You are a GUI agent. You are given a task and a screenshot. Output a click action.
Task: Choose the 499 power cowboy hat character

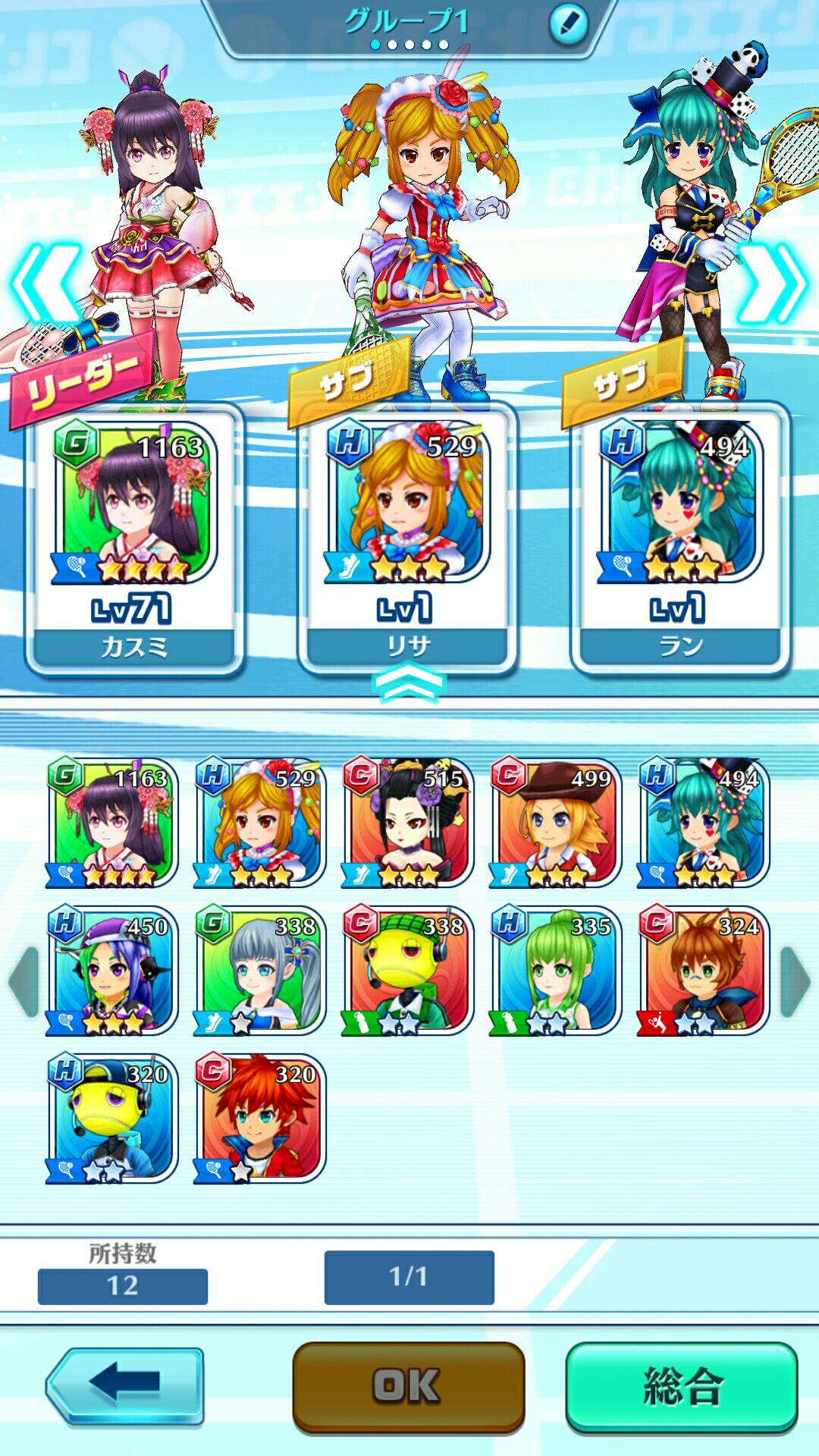tap(555, 823)
